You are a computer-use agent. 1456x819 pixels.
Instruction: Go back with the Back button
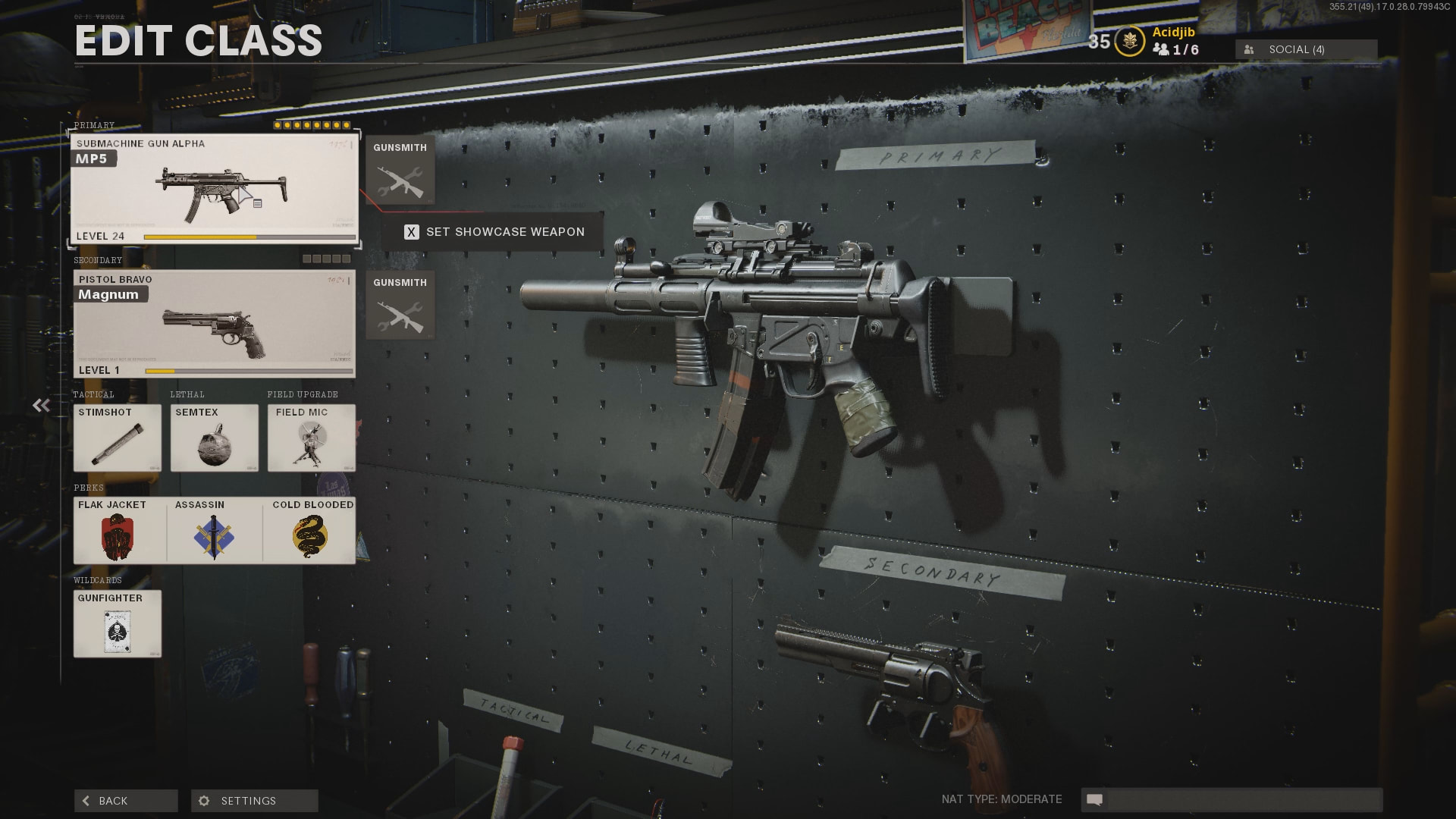(x=126, y=801)
